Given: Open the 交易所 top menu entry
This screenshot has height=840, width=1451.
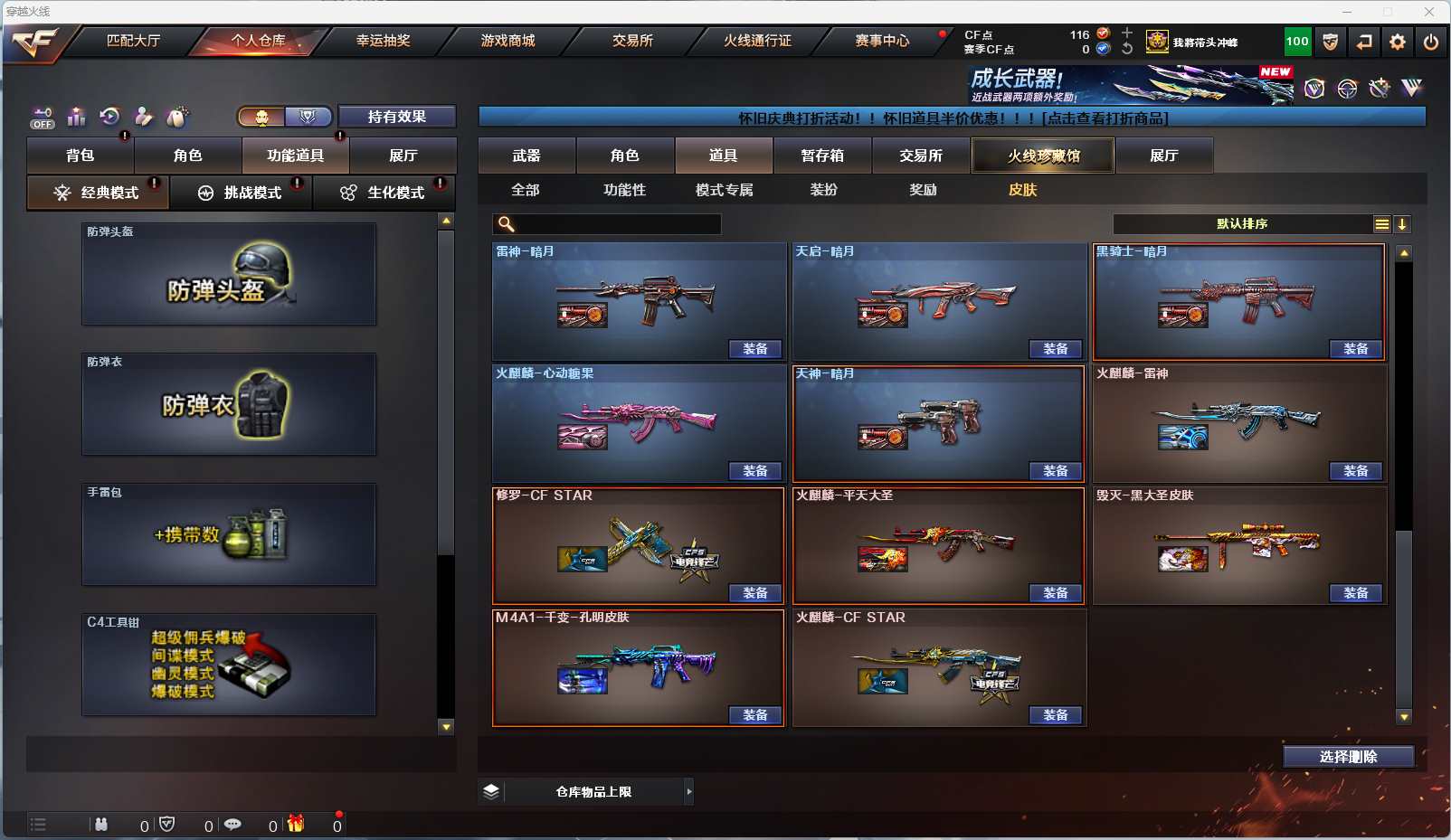Looking at the screenshot, I should (632, 41).
